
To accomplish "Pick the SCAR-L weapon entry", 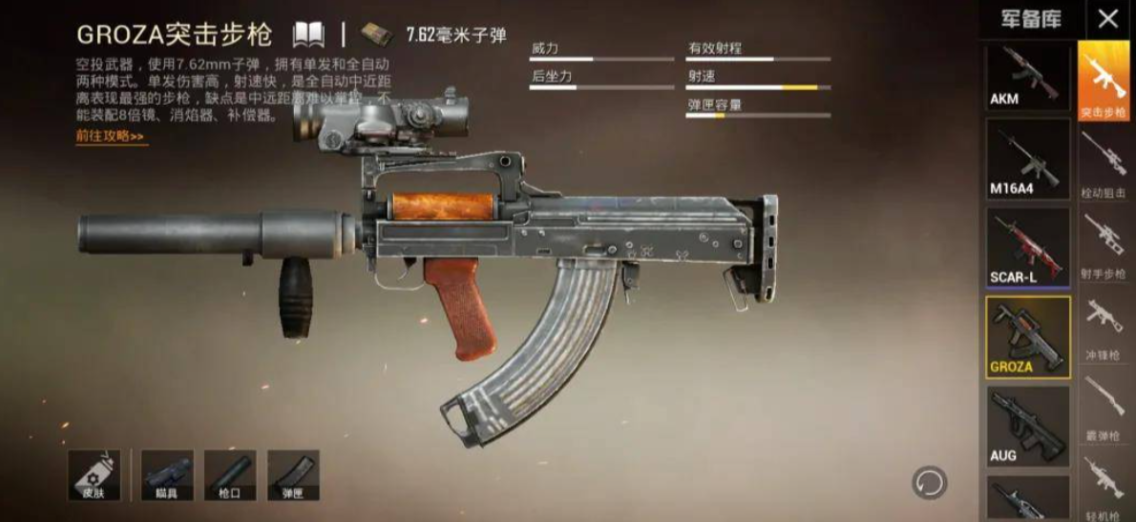I will [1028, 247].
